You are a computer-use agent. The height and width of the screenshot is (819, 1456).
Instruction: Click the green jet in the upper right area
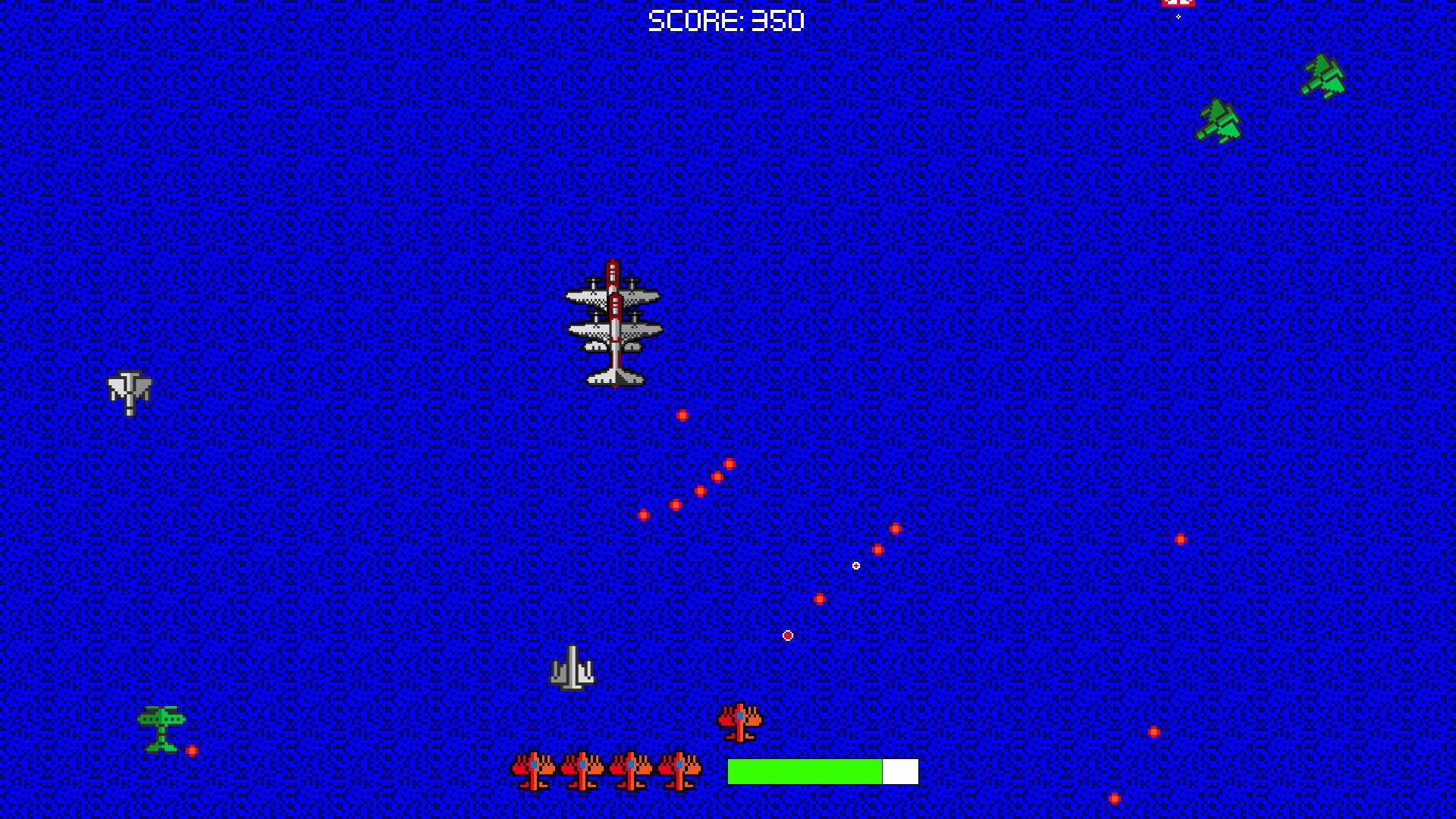click(1221, 121)
